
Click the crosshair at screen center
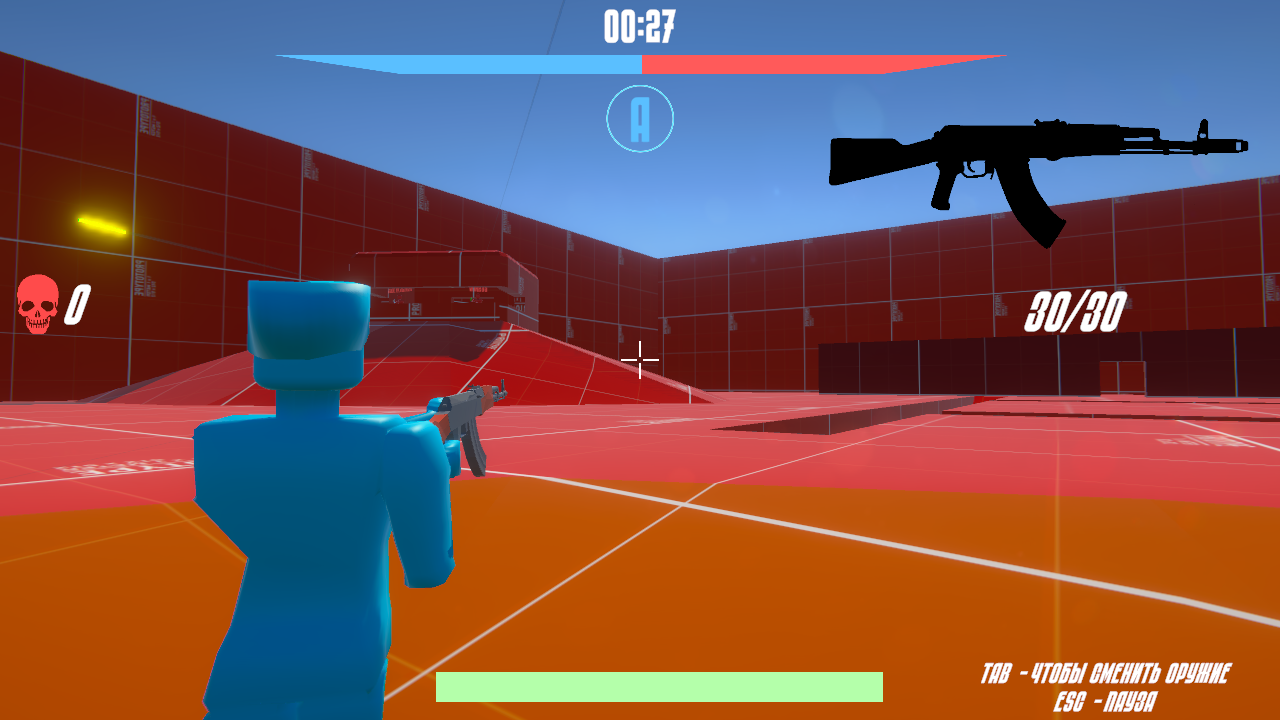pos(639,361)
